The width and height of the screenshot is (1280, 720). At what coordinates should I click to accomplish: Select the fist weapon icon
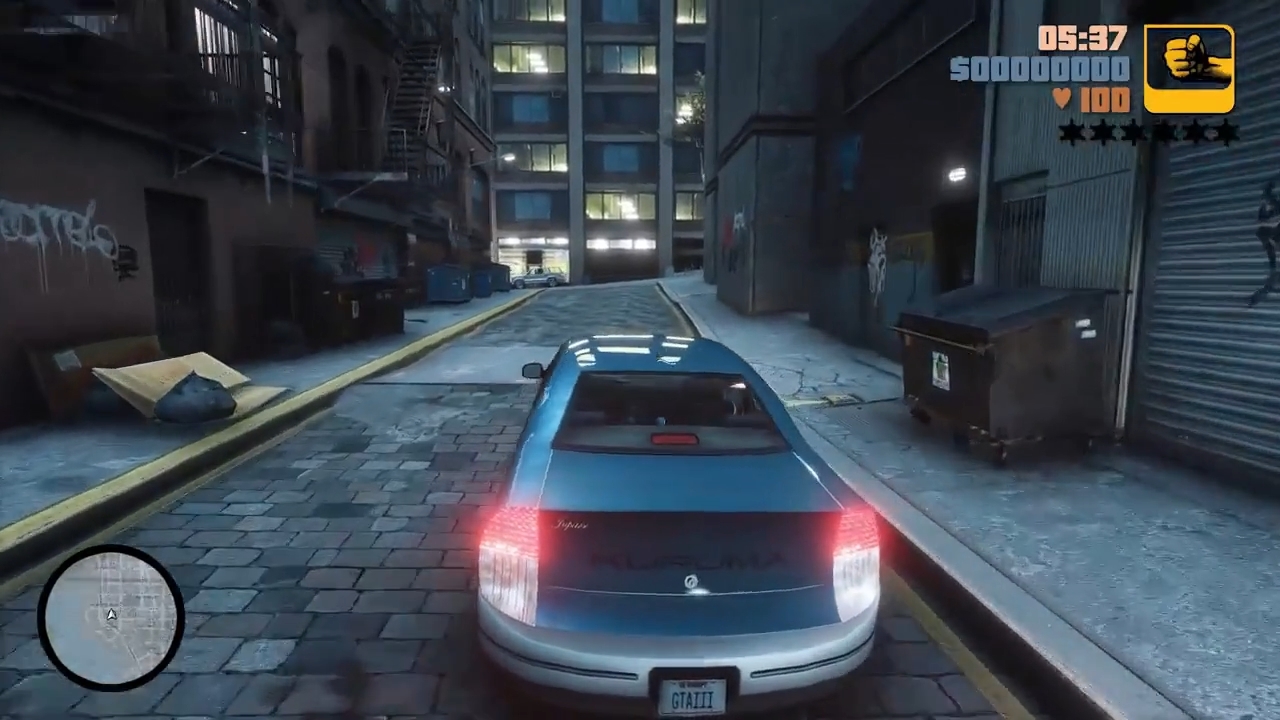coord(1189,68)
